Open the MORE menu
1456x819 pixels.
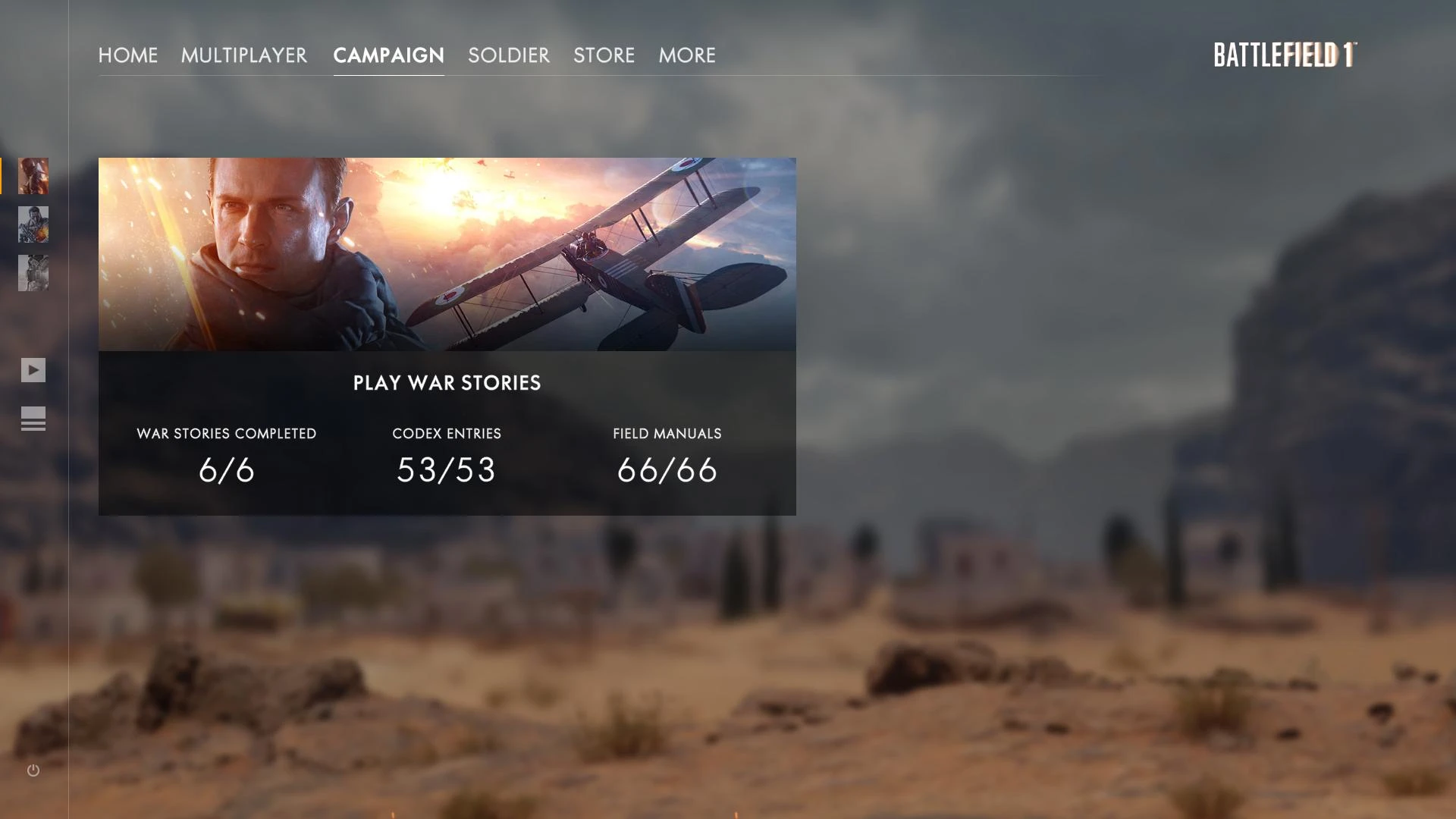(686, 55)
